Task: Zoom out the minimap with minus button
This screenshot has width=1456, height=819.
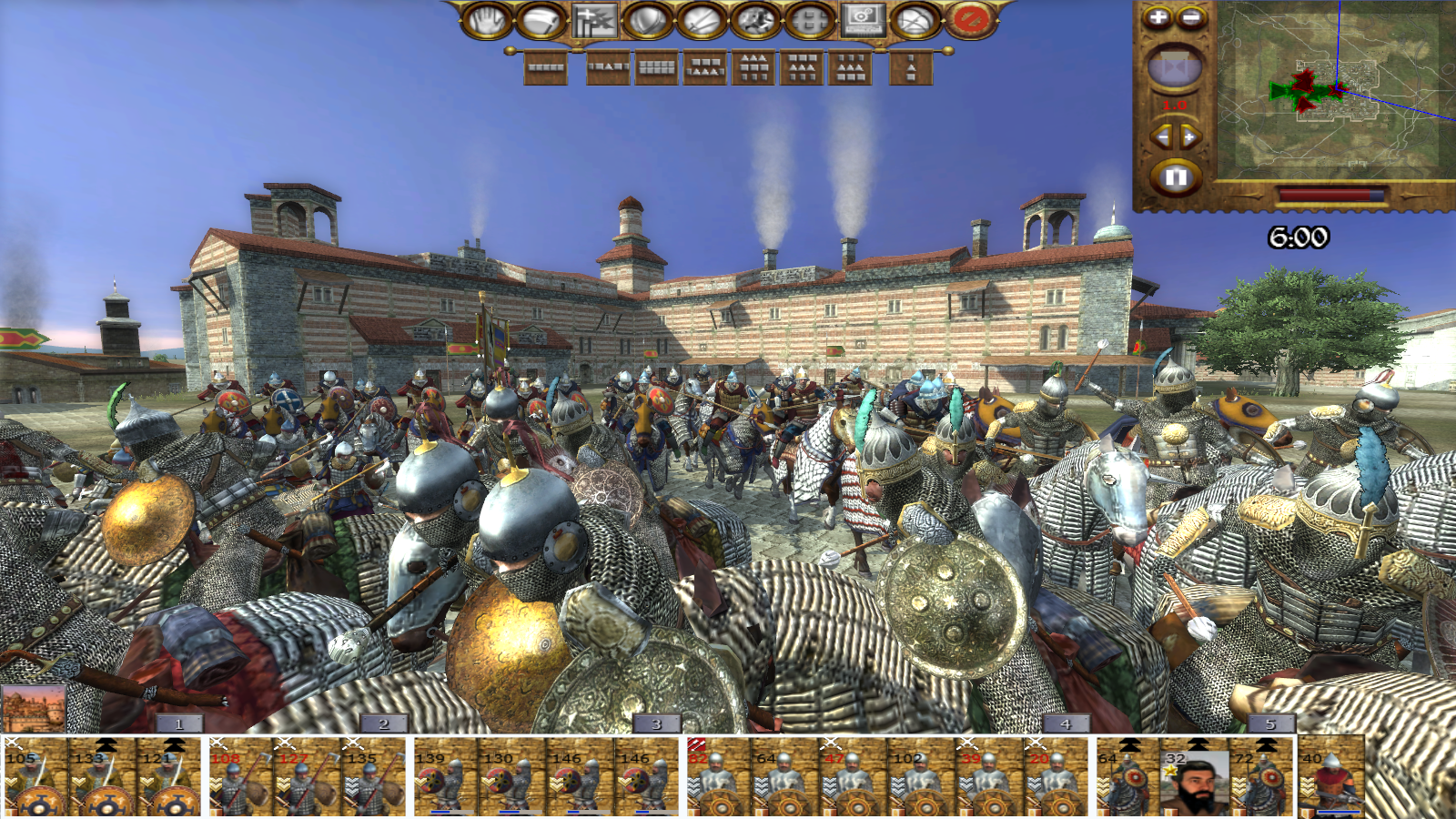Action: 1191,17
